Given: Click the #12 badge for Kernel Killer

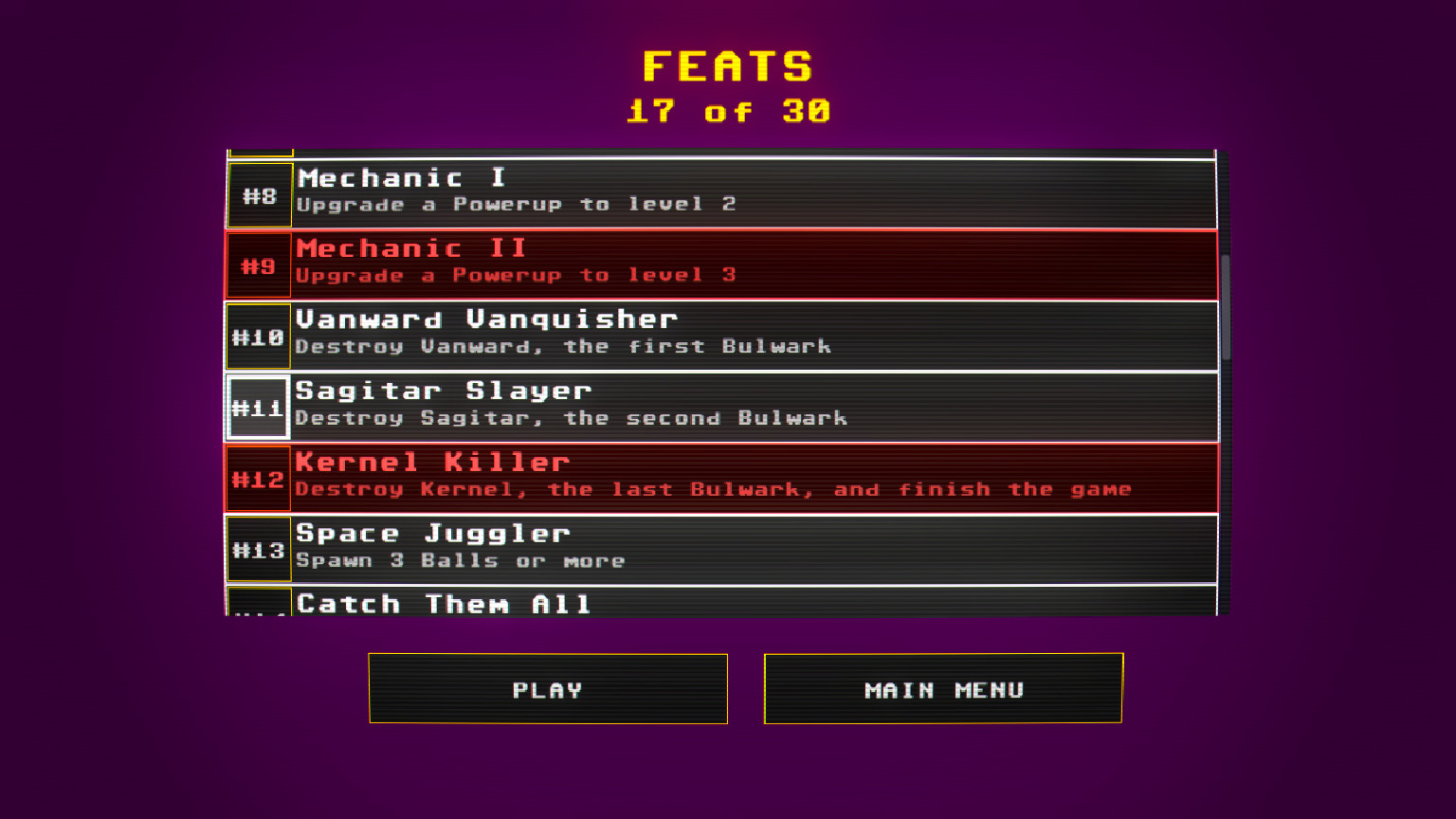Looking at the screenshot, I should click(x=258, y=479).
